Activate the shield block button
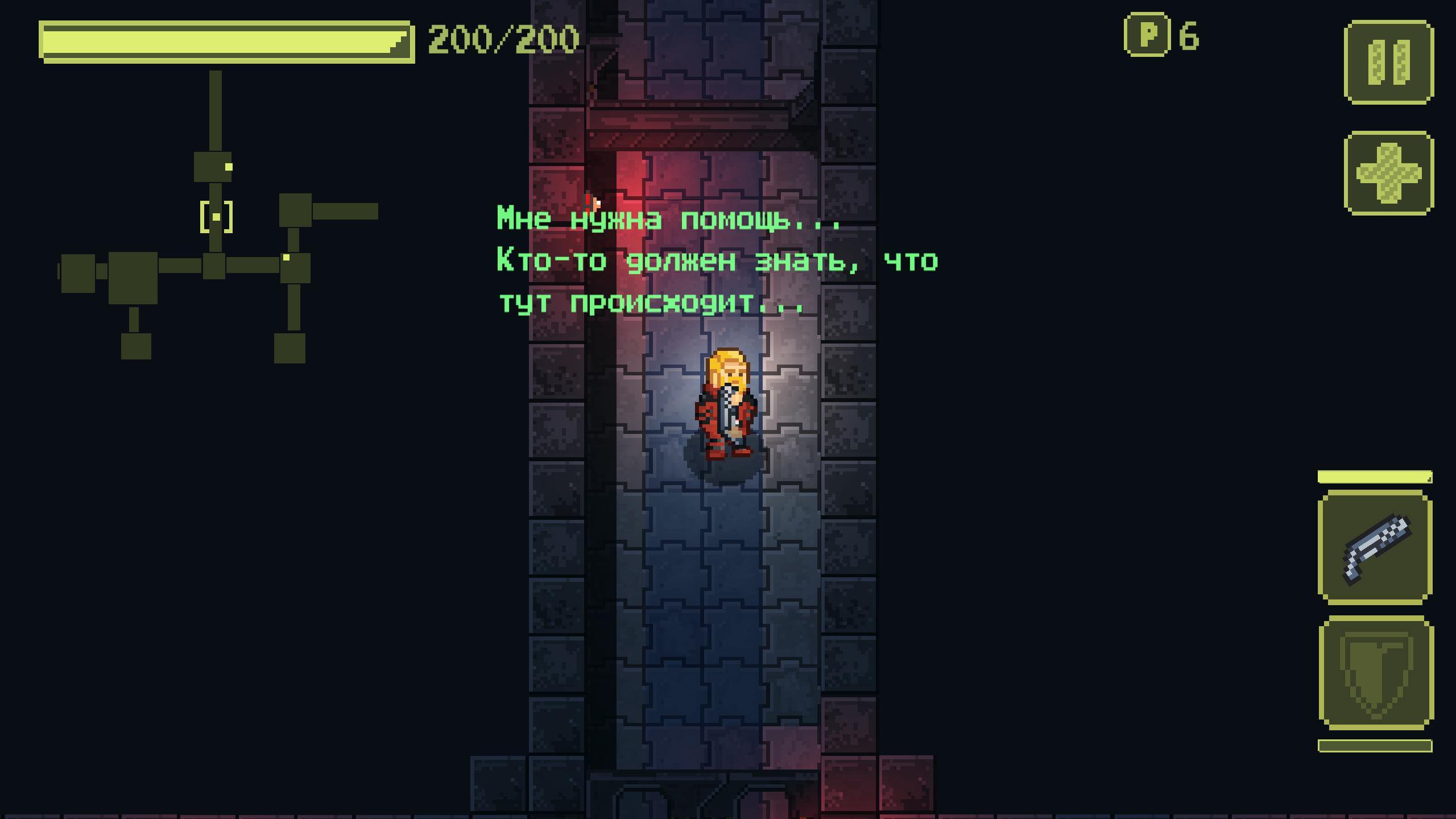Viewport: 1456px width, 819px height. pyautogui.click(x=1375, y=673)
